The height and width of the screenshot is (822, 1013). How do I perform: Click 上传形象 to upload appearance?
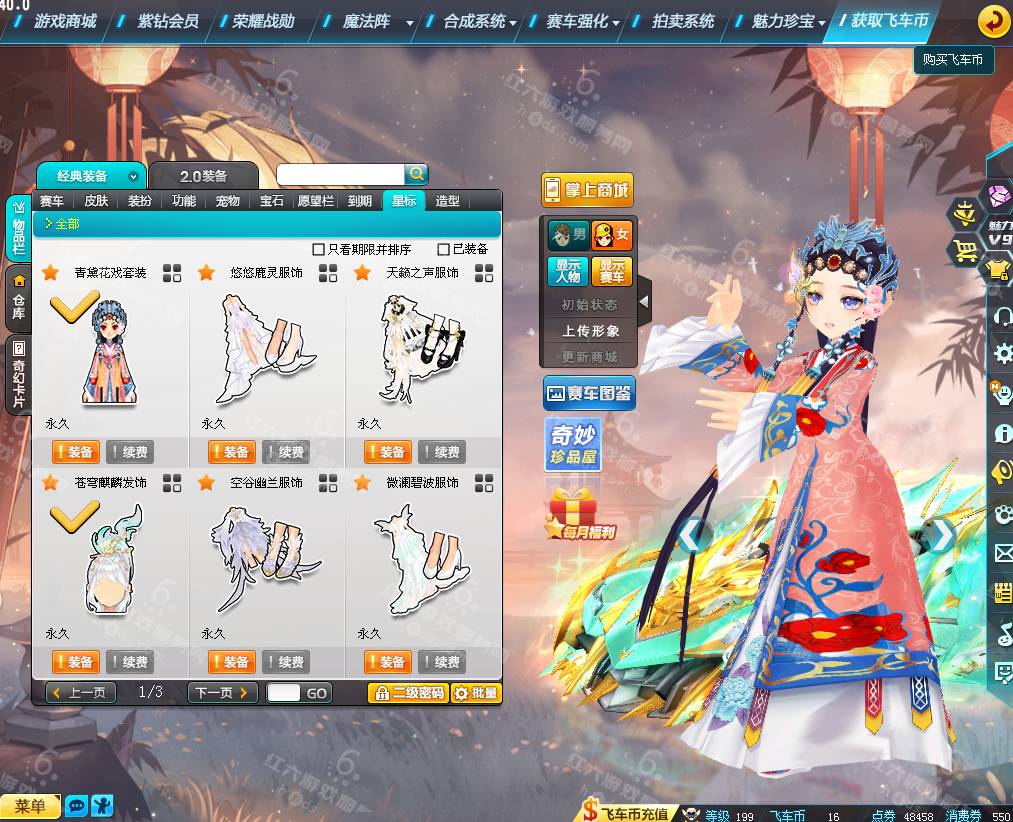(x=590, y=331)
